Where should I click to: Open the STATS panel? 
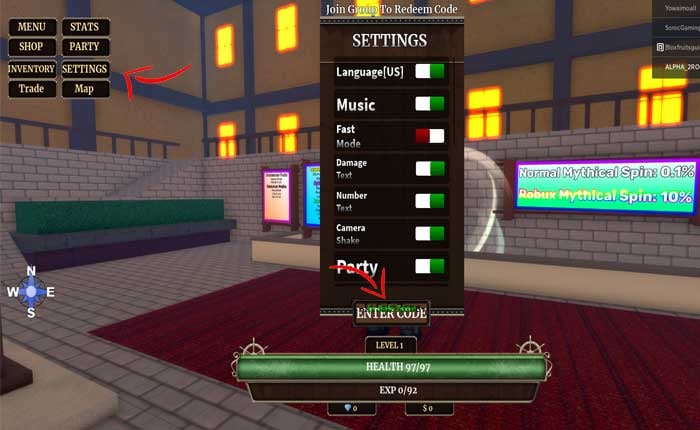point(86,27)
